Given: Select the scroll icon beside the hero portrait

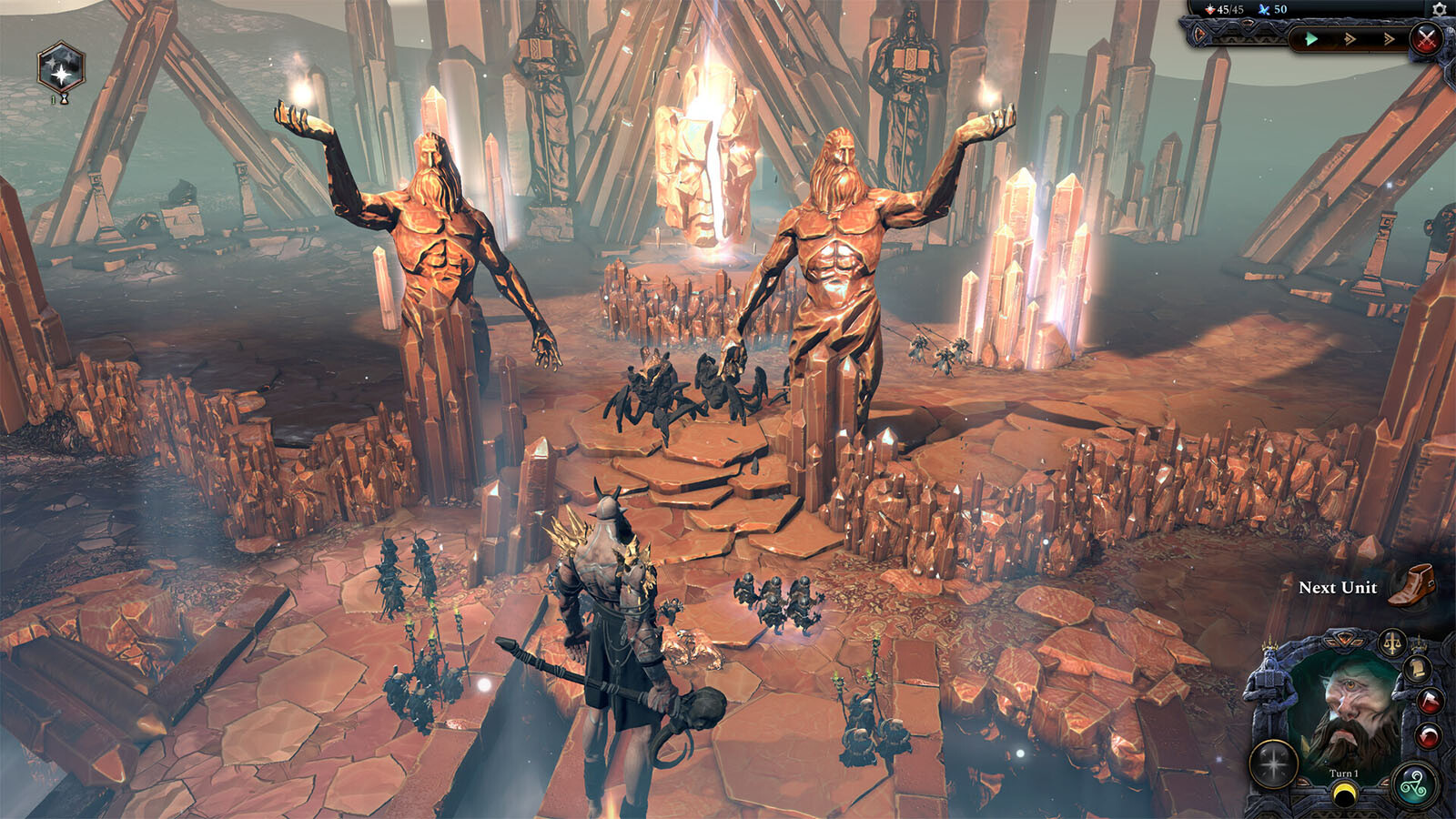Looking at the screenshot, I should coord(1418,669).
